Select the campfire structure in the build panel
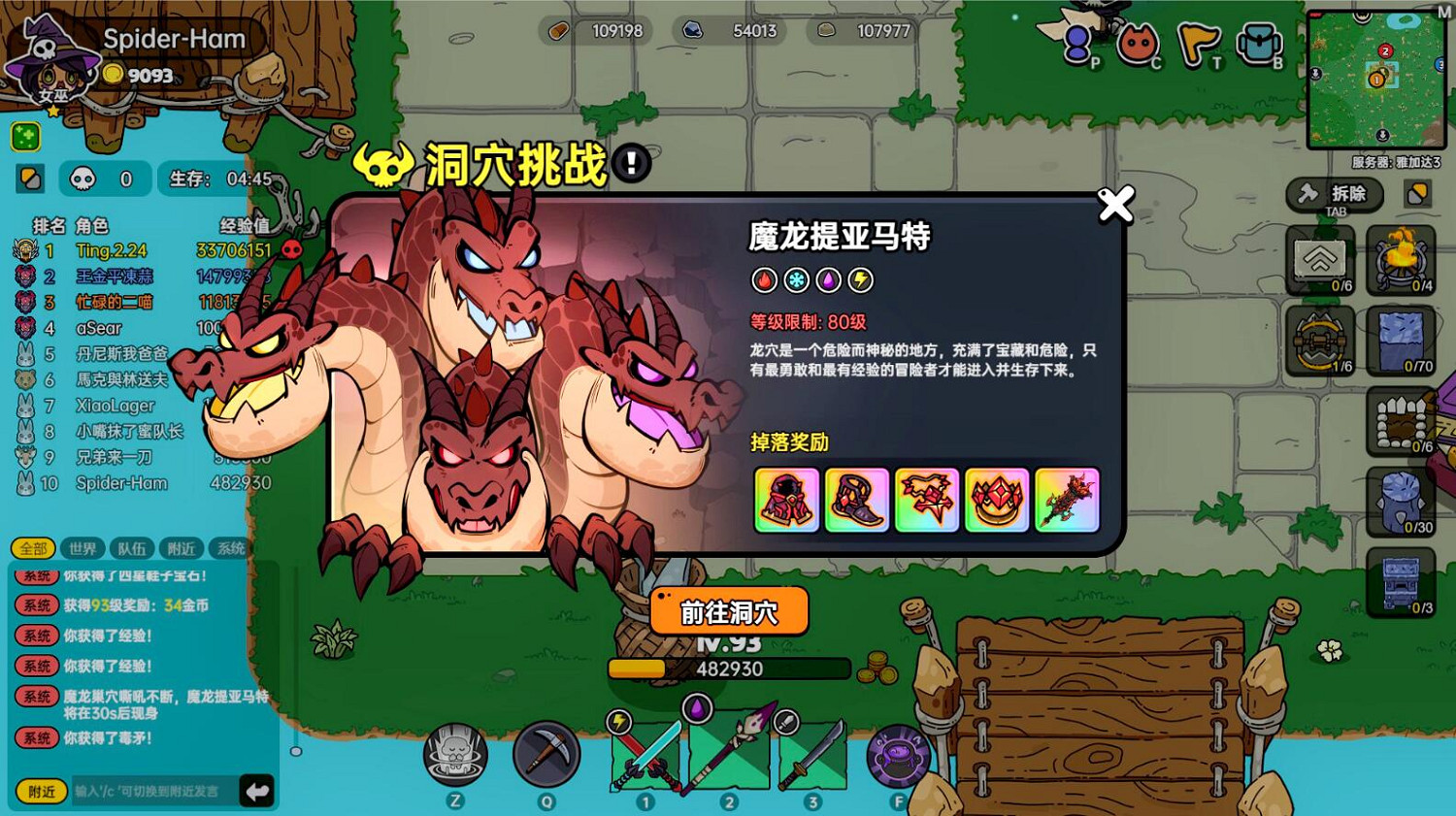 (x=1401, y=260)
